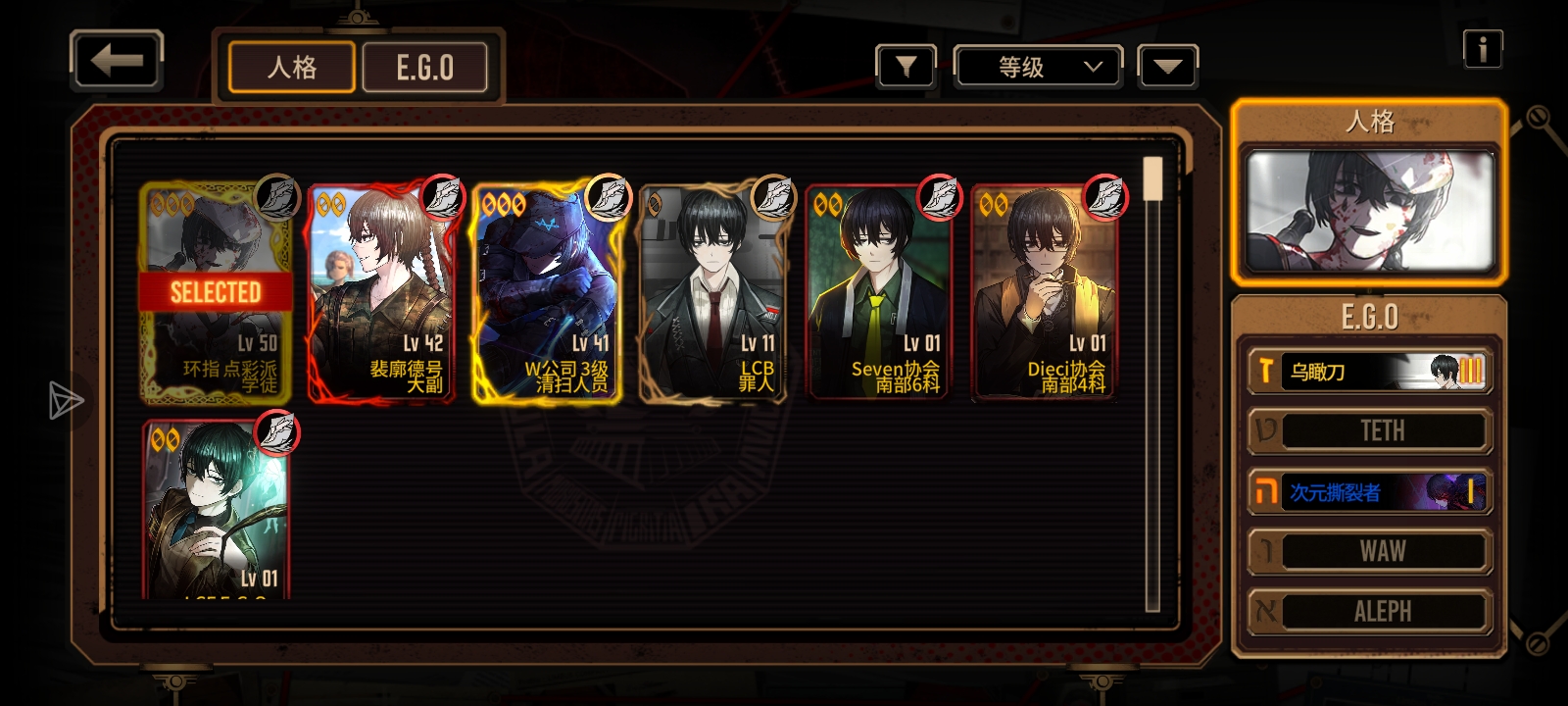Open the empty ALEPH E.G.O slot
1568x706 pixels.
pyautogui.click(x=1369, y=612)
